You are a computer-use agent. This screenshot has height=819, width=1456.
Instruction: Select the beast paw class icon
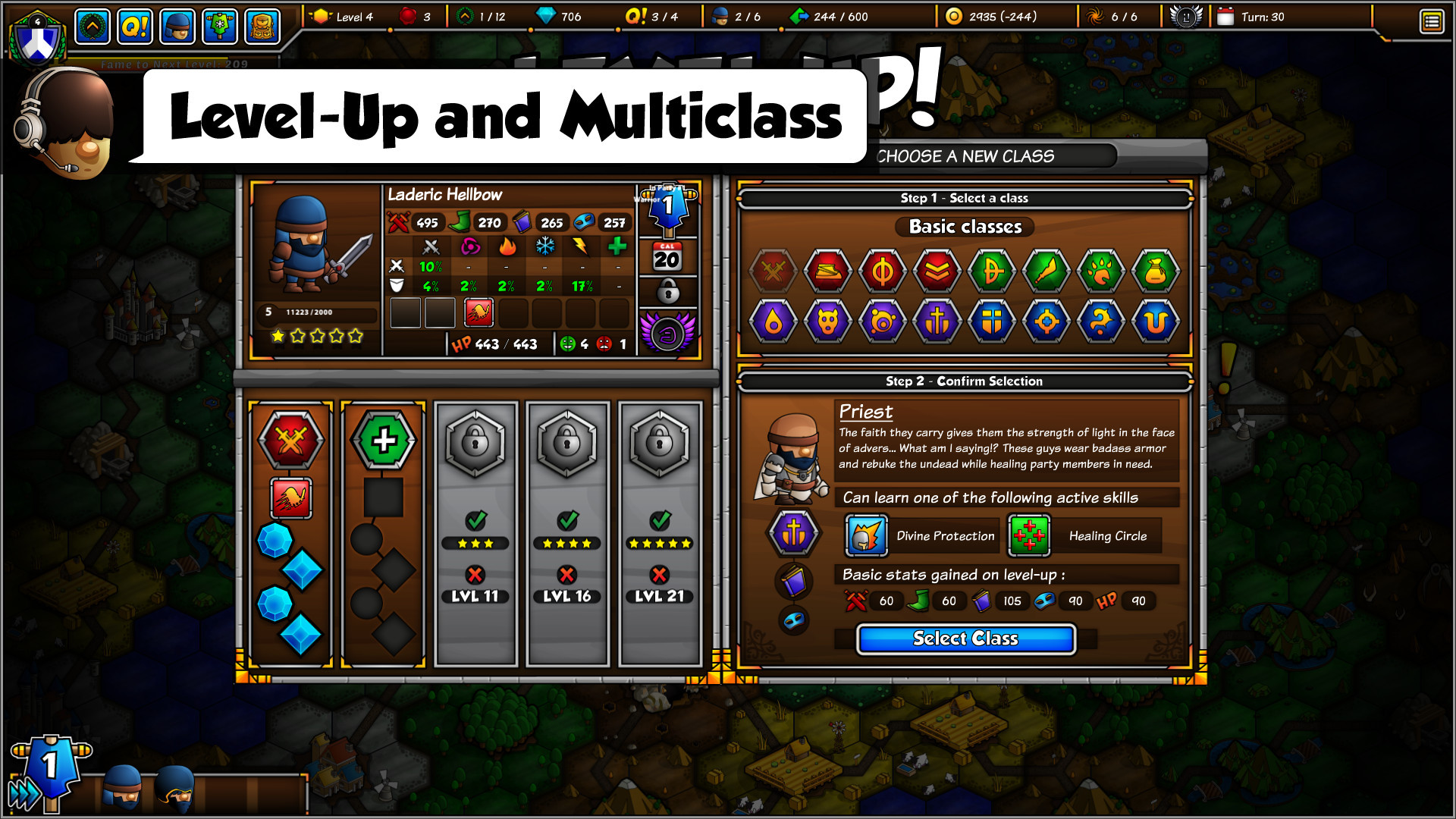pos(1101,271)
